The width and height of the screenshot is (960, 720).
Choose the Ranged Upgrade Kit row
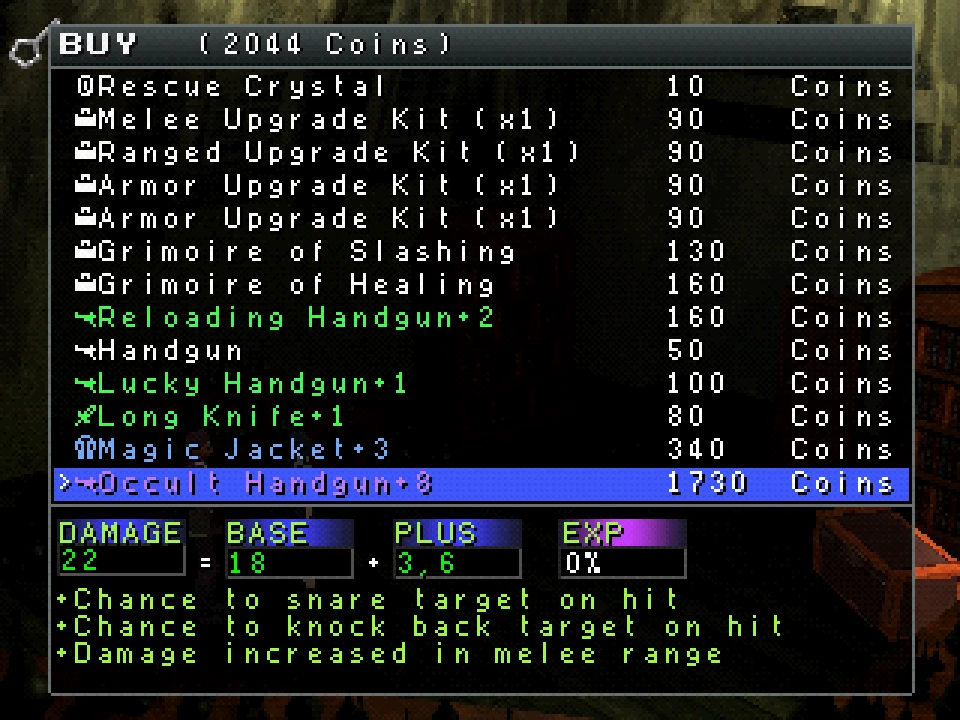[328, 153]
